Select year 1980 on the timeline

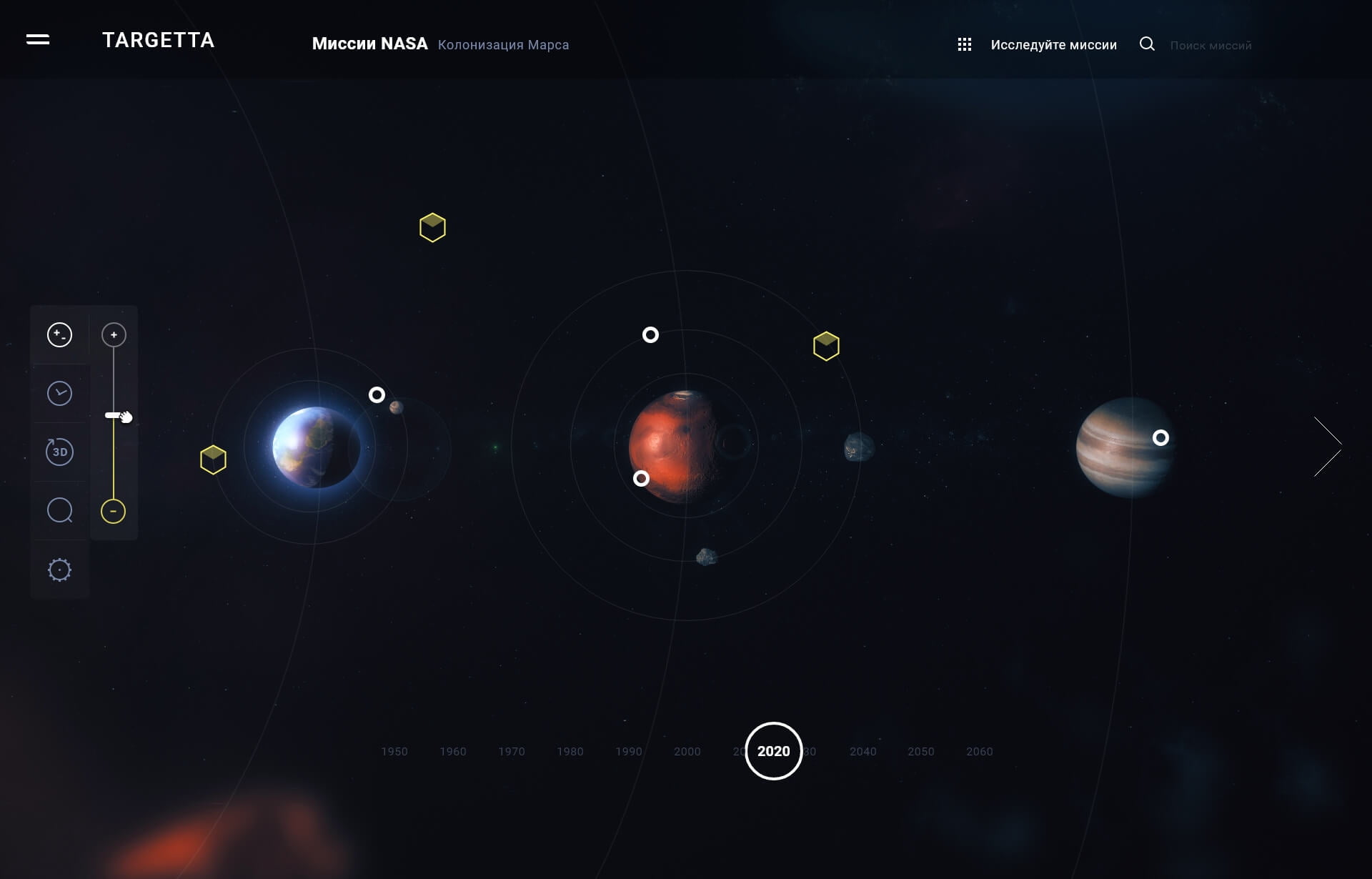coord(570,752)
